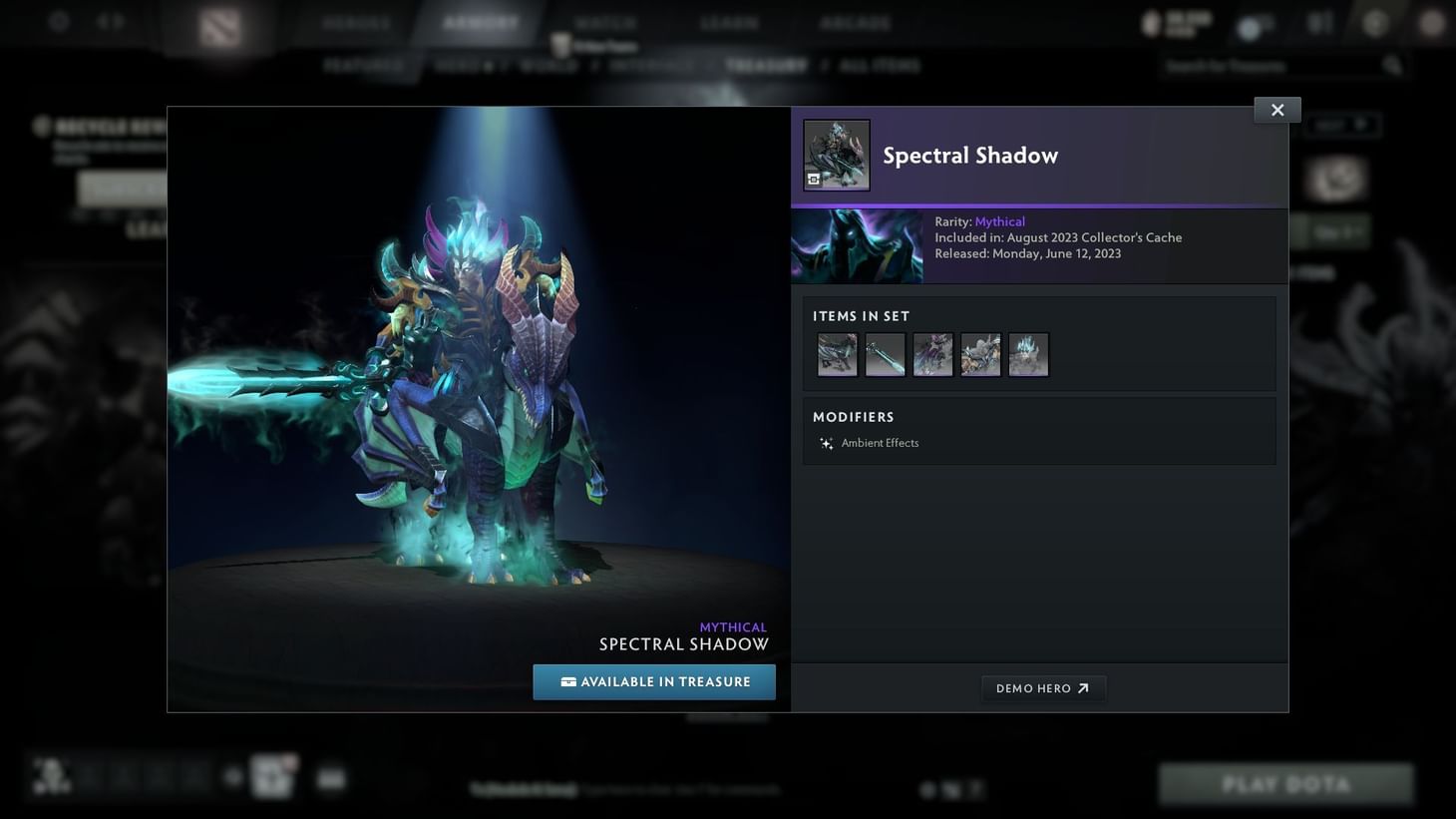
Task: Click the rotate icon on the hero portrait
Action: tap(812, 179)
